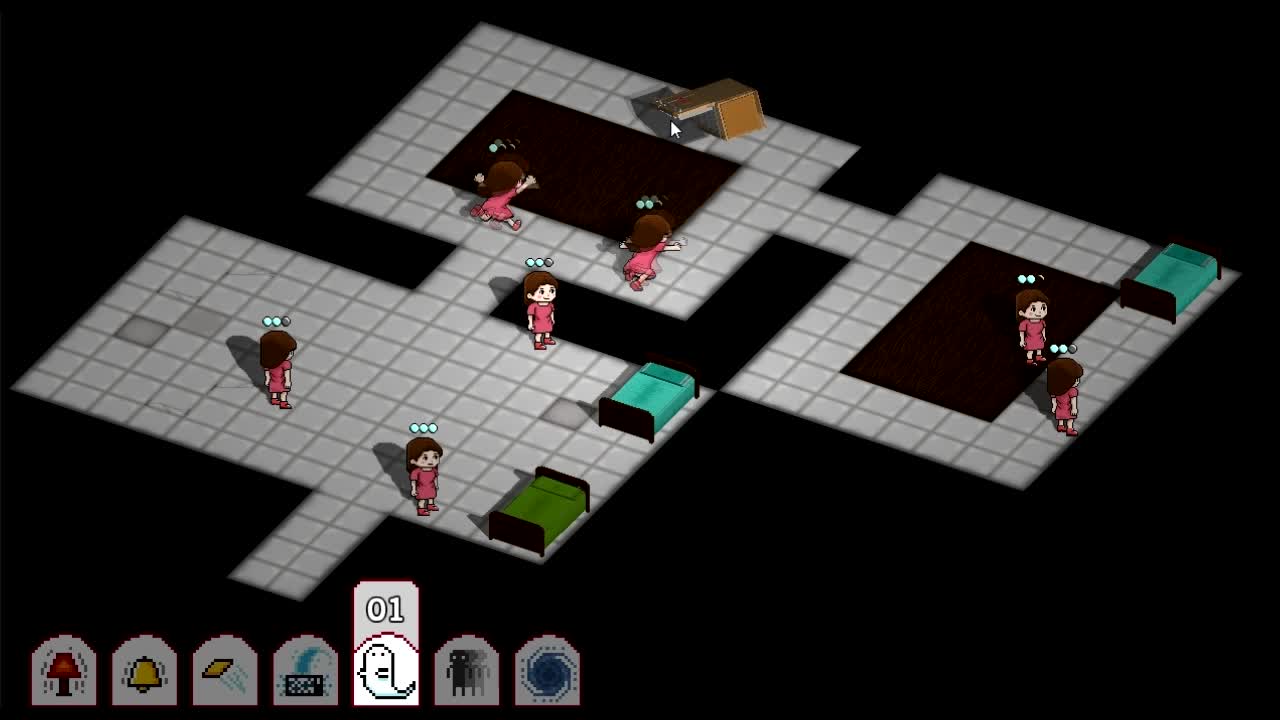This screenshot has width=1280, height=720.
Task: Scare the girl standing alone on the left
Action: coord(276,370)
